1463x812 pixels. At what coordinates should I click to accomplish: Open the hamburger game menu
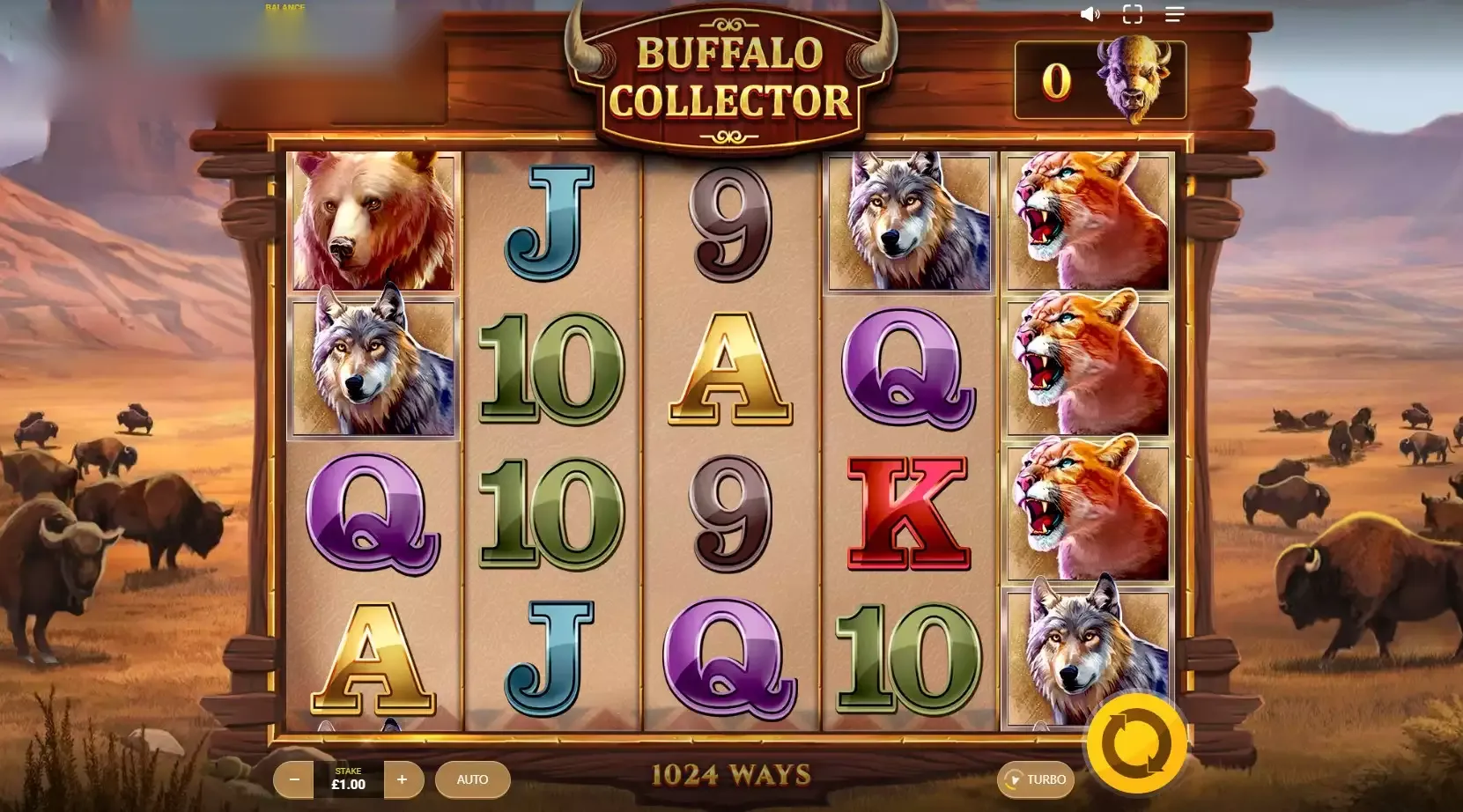coord(1173,14)
